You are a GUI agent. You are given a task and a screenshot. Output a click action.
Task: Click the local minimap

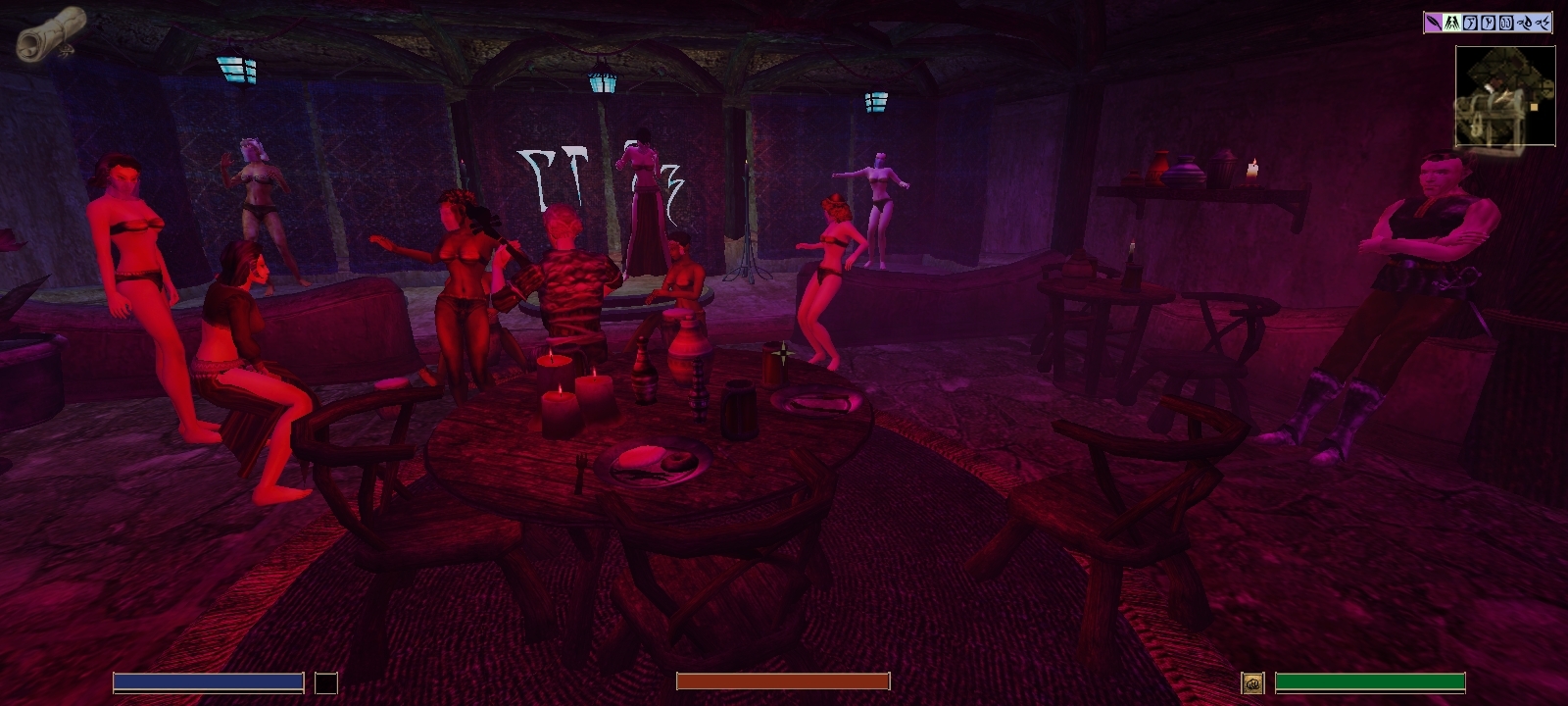pos(1505,96)
